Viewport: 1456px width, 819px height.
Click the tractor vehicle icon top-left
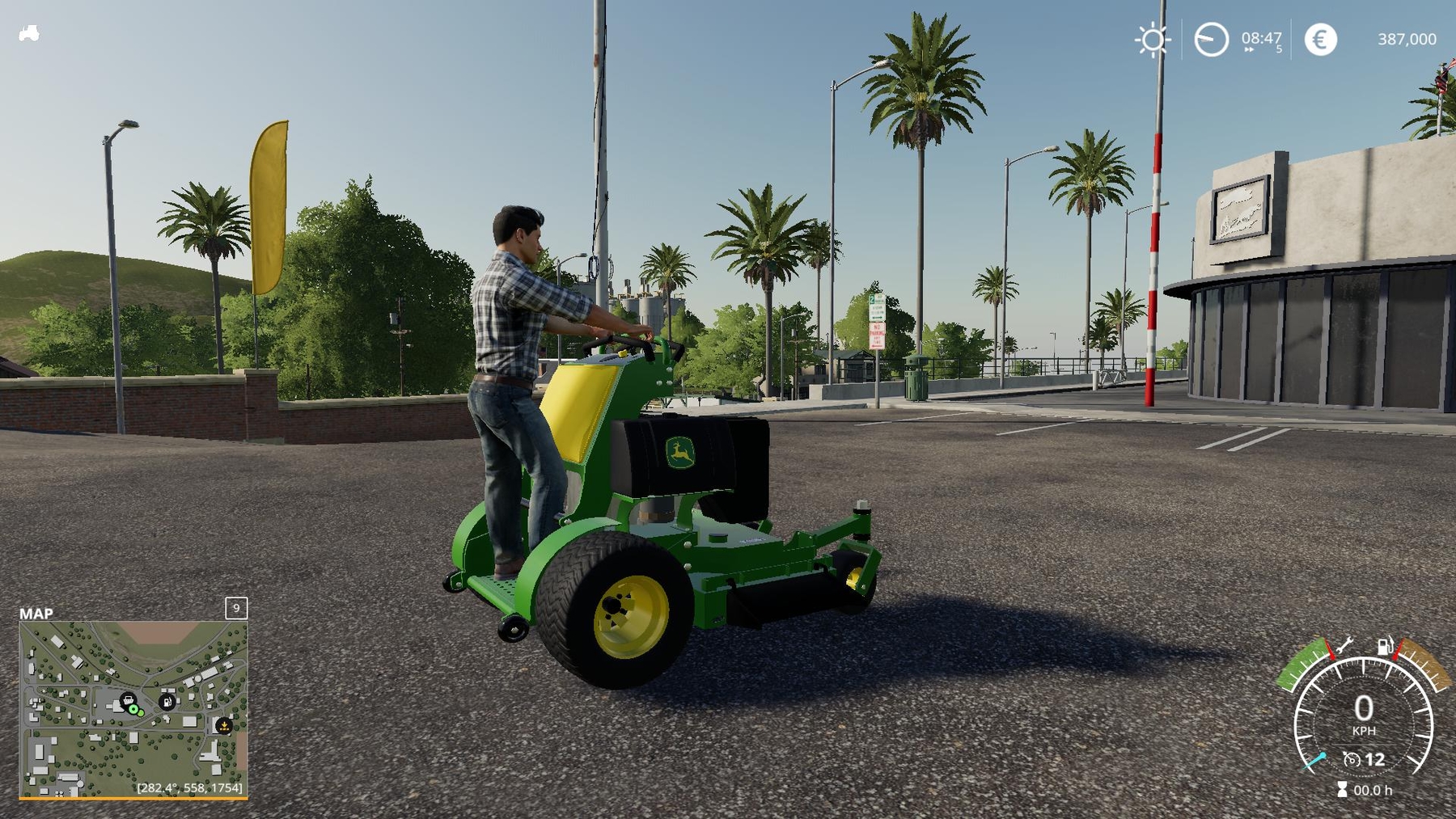[x=28, y=34]
